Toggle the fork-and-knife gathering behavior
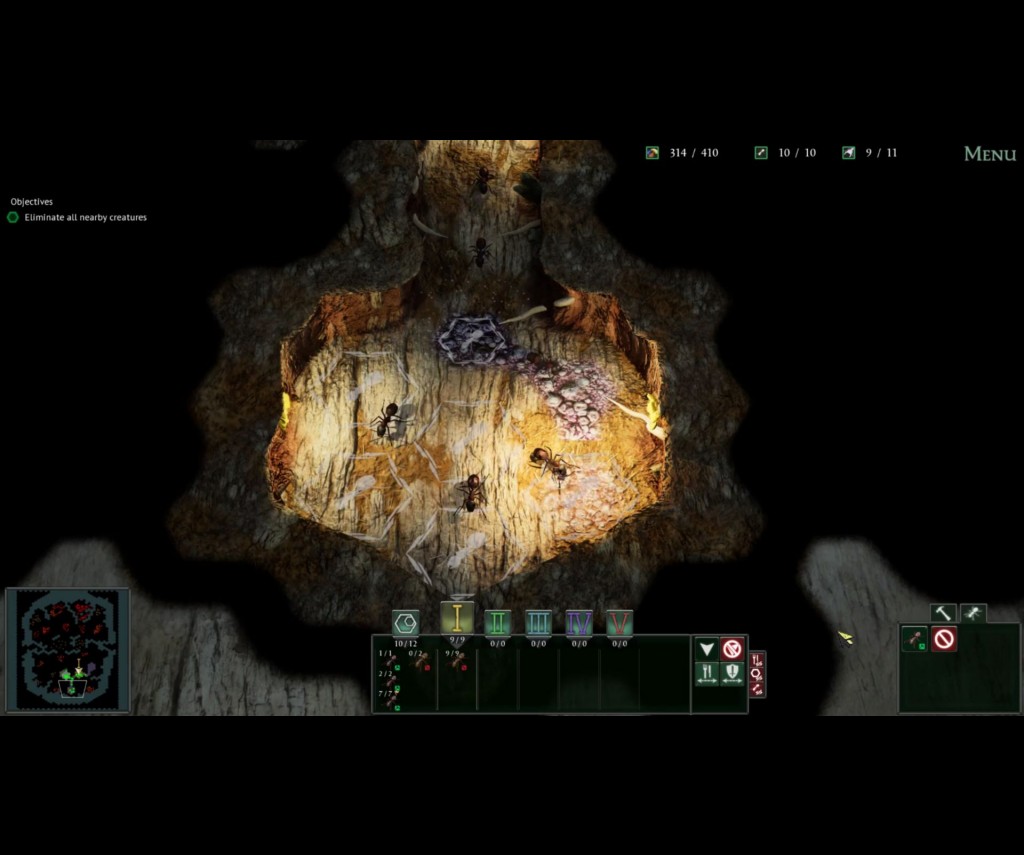1024x855 pixels. click(x=707, y=674)
